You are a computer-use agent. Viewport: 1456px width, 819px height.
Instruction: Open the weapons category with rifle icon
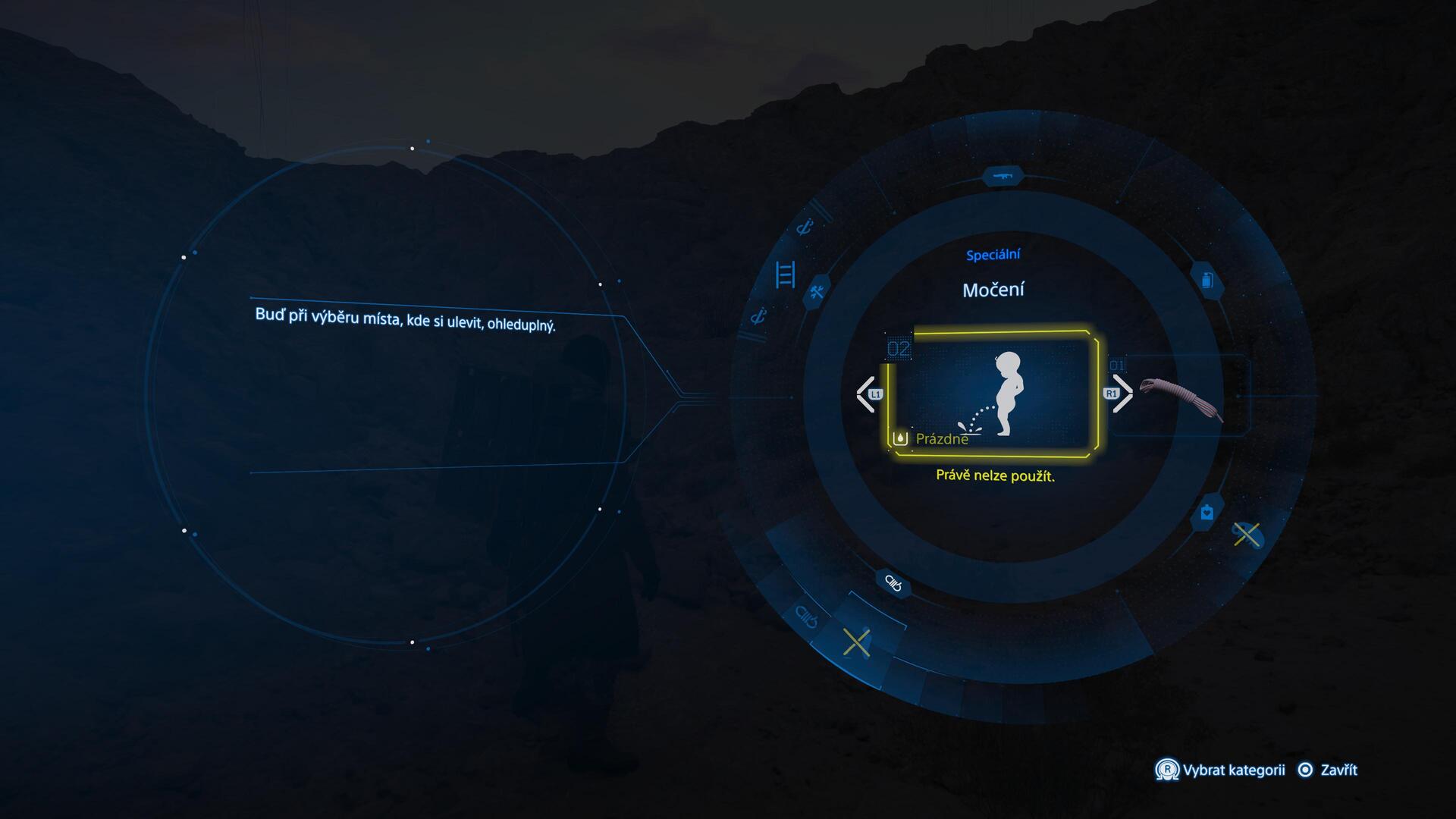coord(1003,177)
